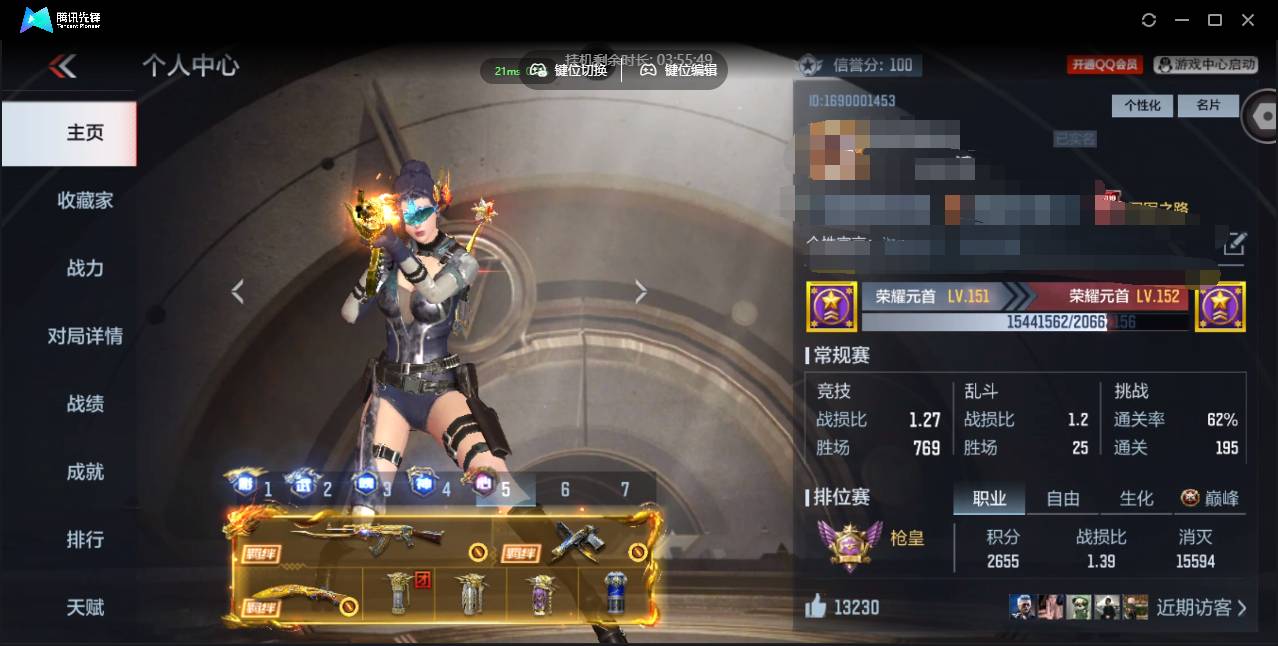Click the 名片 card button
1278x646 pixels.
point(1208,105)
